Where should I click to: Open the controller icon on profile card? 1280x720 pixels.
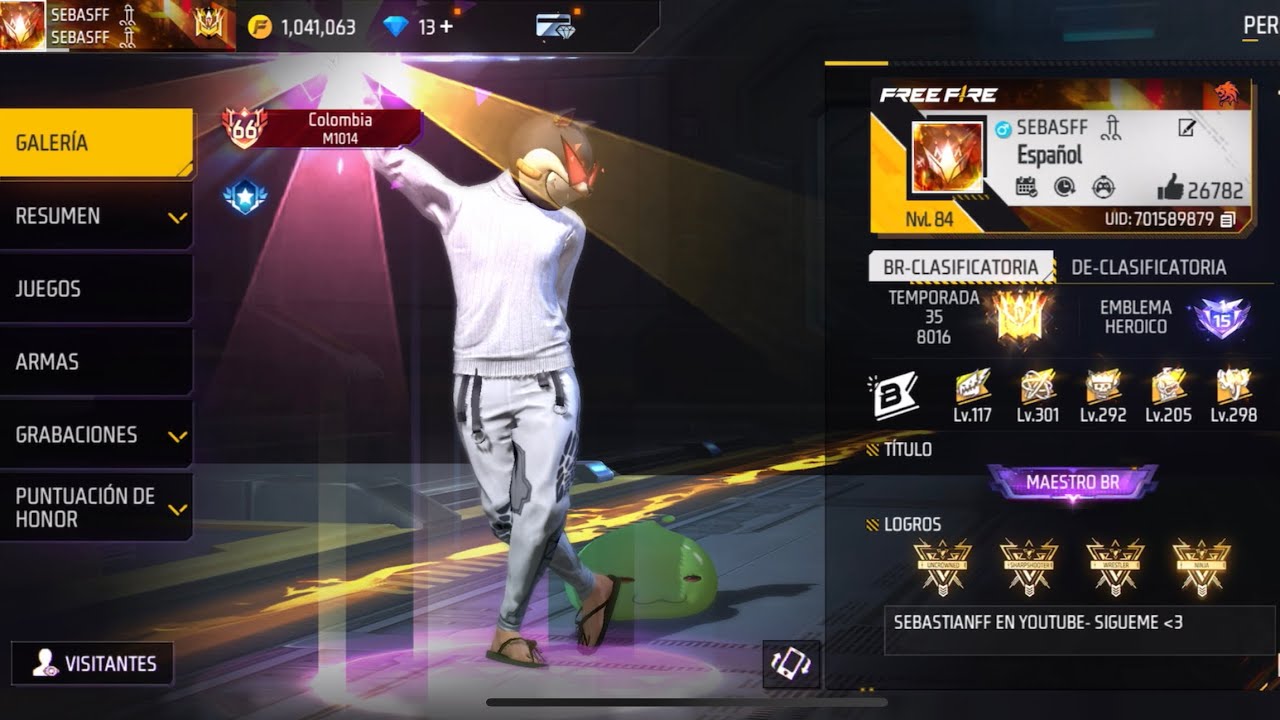click(x=1104, y=187)
